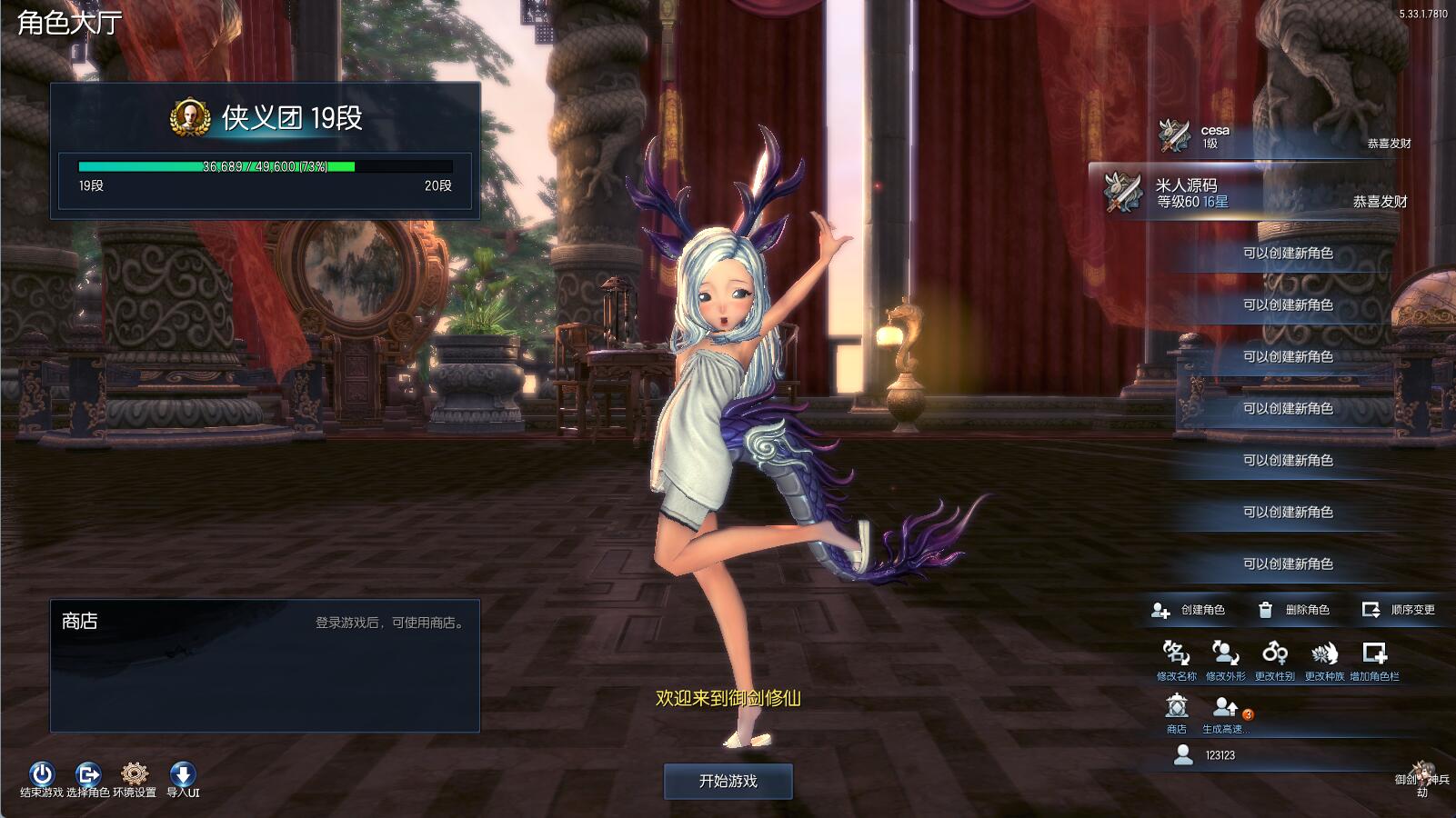The image size is (1456, 818).
Task: Choose the 米人源码 level 60 character
Action: click(1255, 193)
